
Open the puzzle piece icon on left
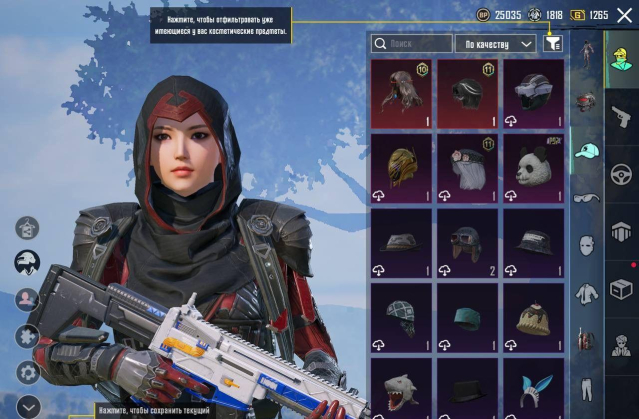27,336
